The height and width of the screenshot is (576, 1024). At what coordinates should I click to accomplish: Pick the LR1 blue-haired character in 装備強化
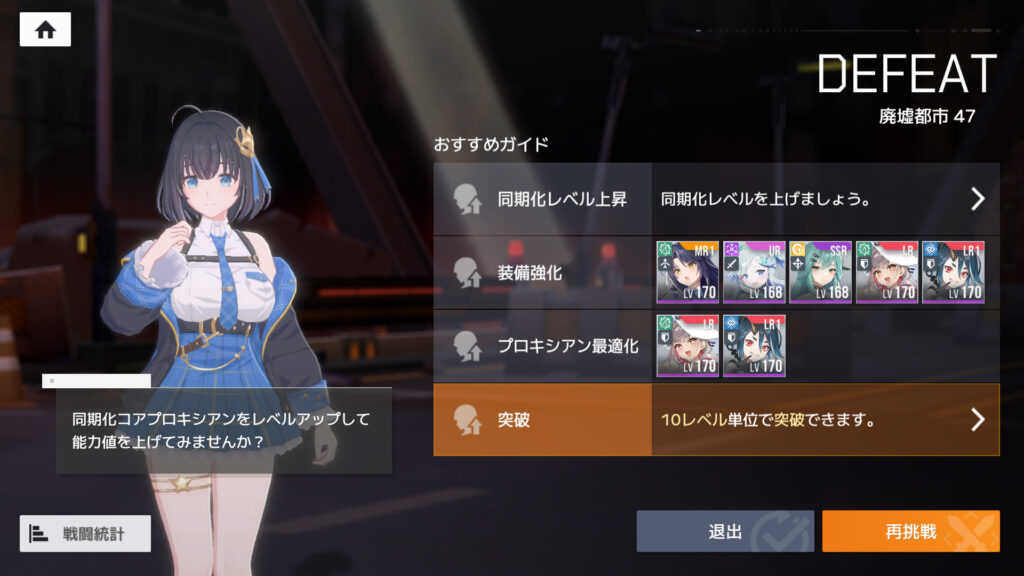pos(952,272)
